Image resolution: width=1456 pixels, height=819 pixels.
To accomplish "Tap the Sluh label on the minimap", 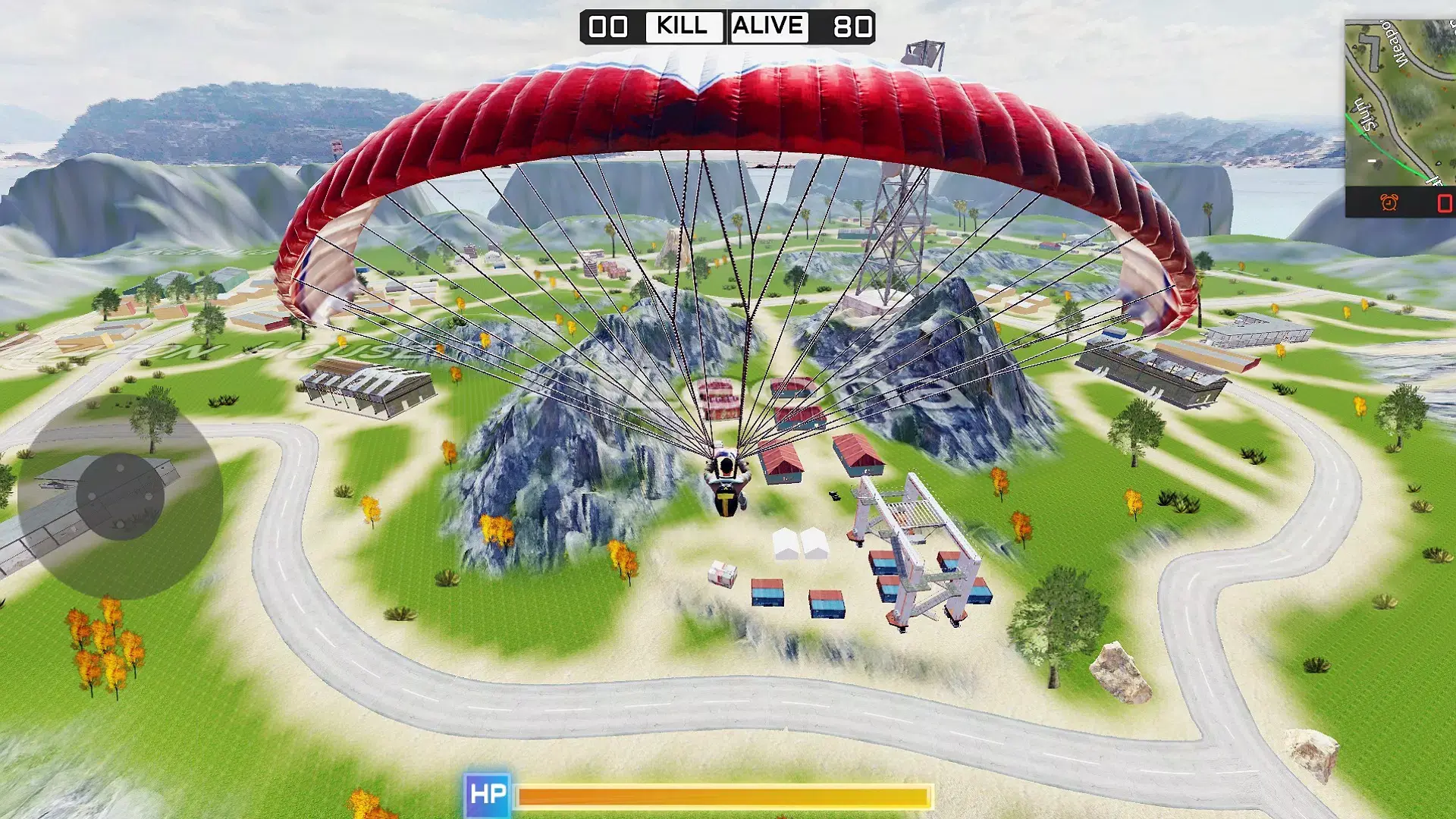I will point(1367,114).
